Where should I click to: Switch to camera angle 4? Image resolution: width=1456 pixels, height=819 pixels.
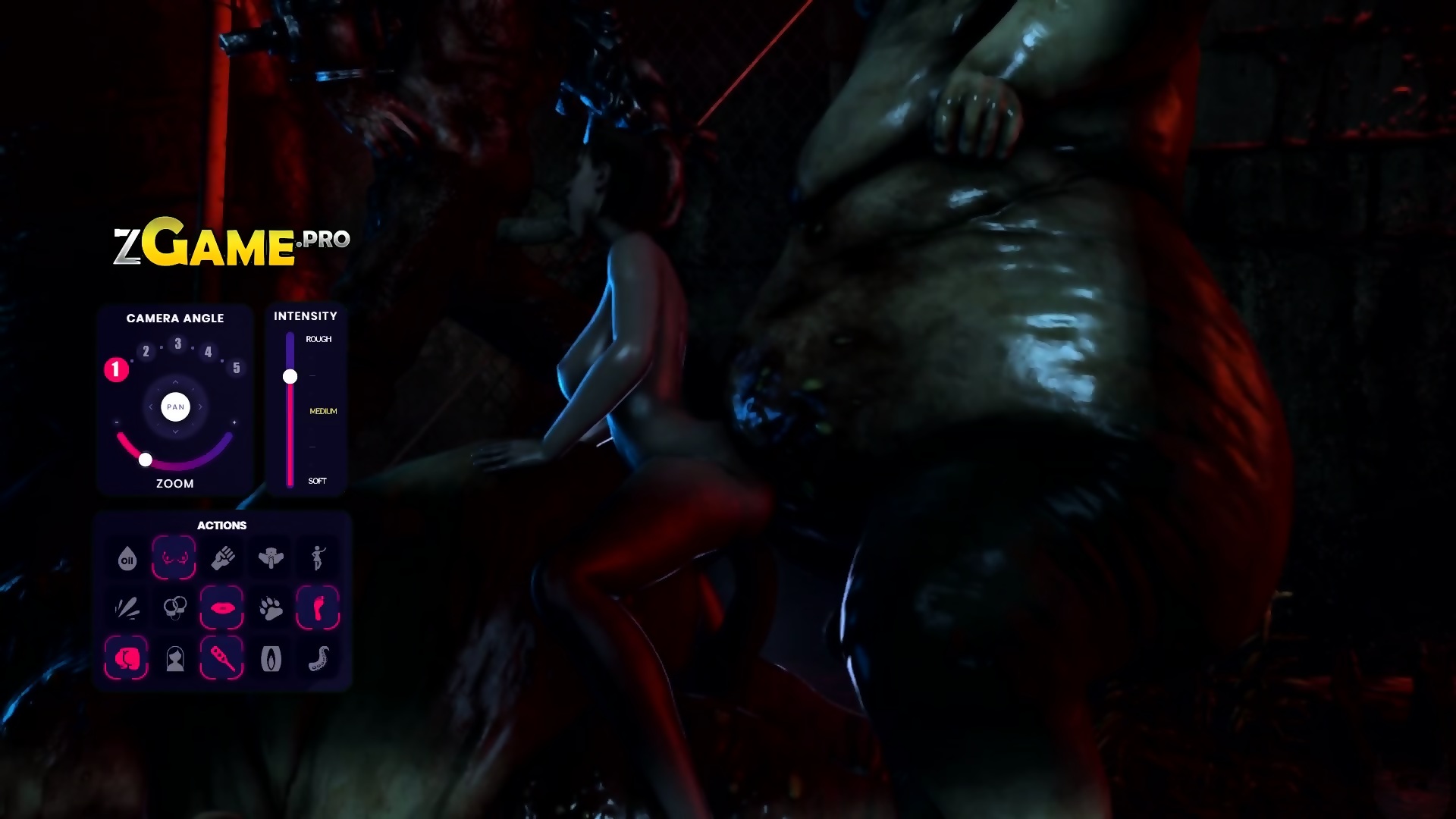pyautogui.click(x=208, y=351)
